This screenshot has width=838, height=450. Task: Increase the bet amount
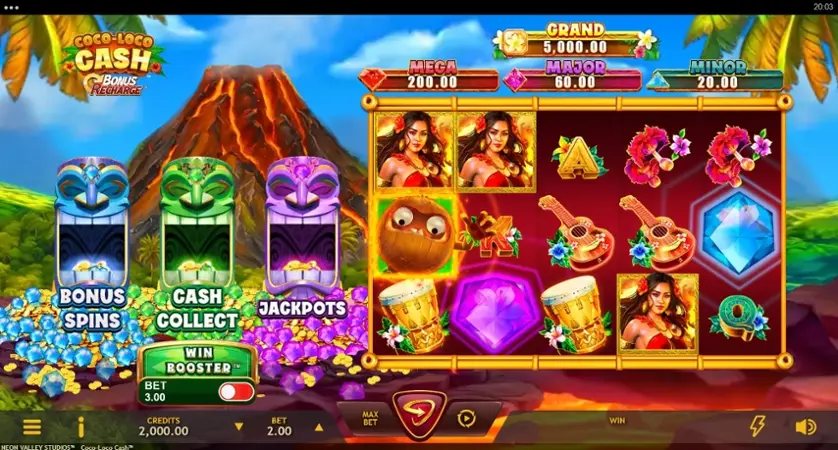click(320, 427)
